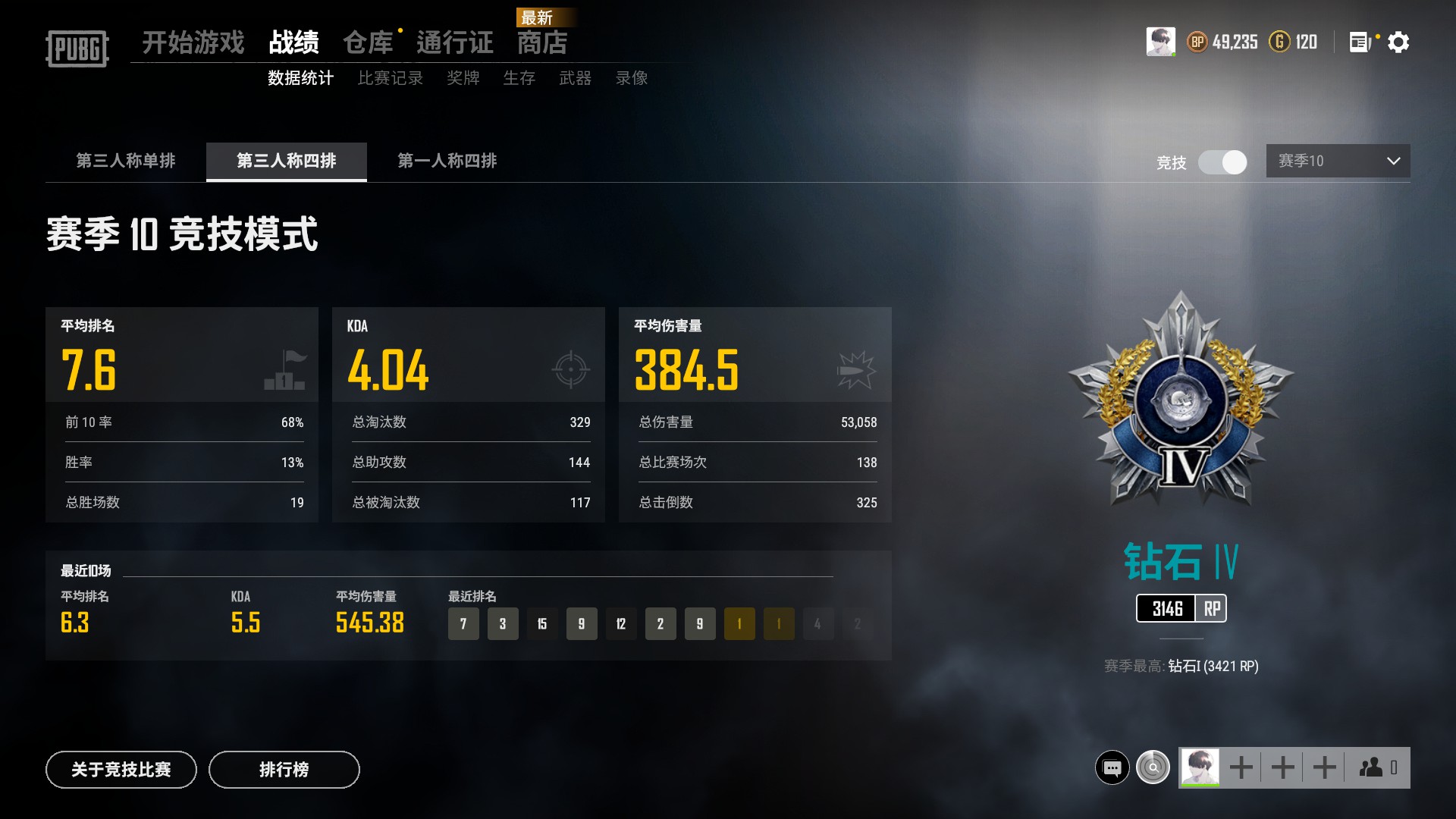1456x819 pixels.
Task: Click a plus slot to invite teammates
Action: [1241, 767]
